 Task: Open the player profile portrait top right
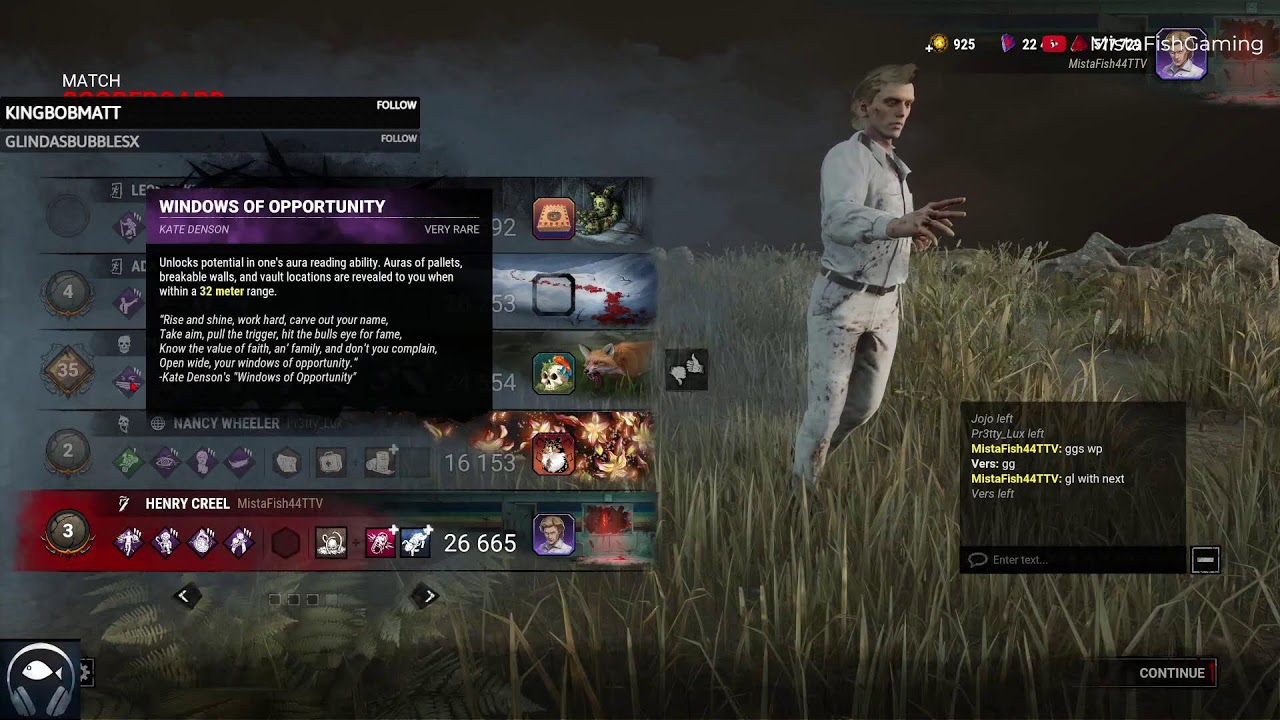tap(1180, 55)
